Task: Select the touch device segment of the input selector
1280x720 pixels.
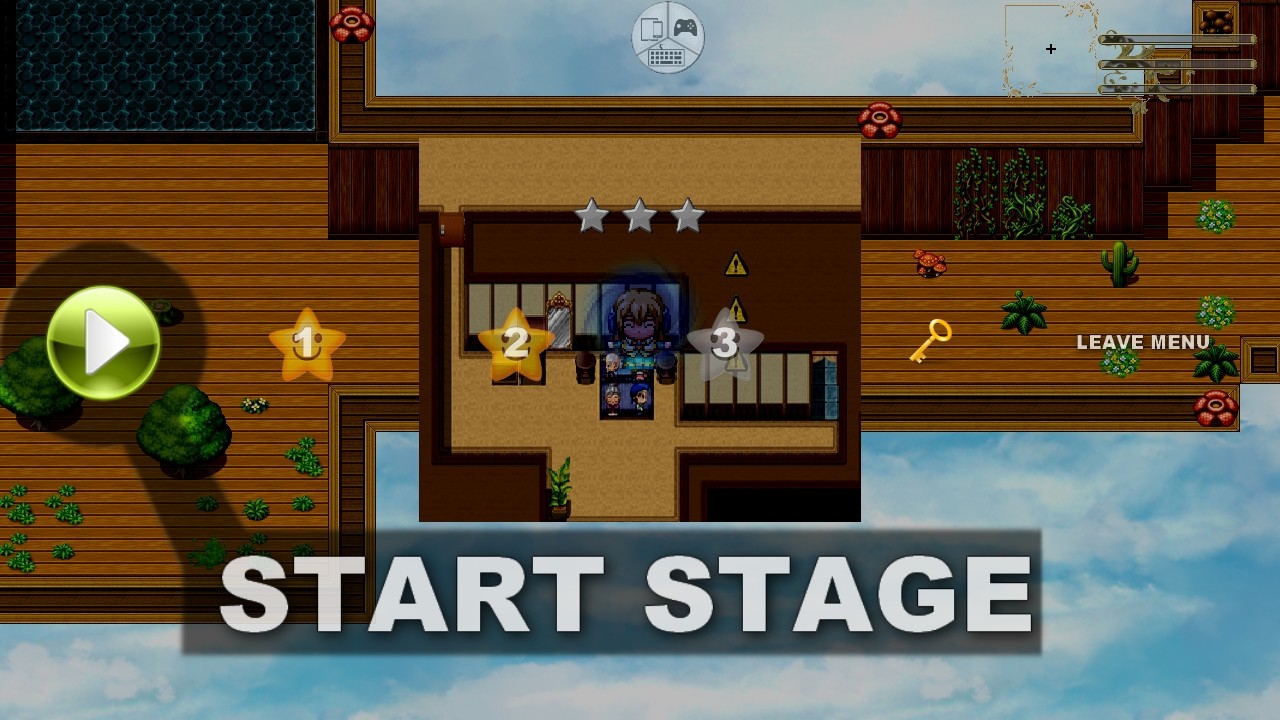Action: [651, 28]
